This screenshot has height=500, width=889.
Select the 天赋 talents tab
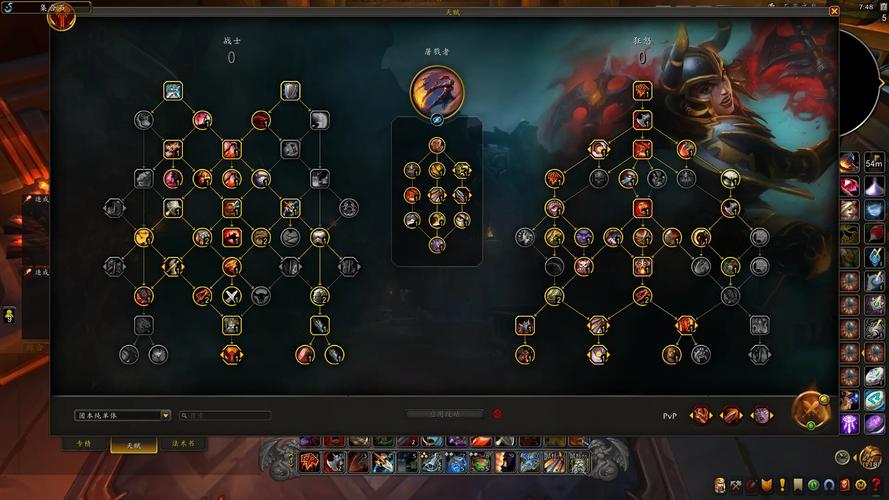tap(133, 445)
